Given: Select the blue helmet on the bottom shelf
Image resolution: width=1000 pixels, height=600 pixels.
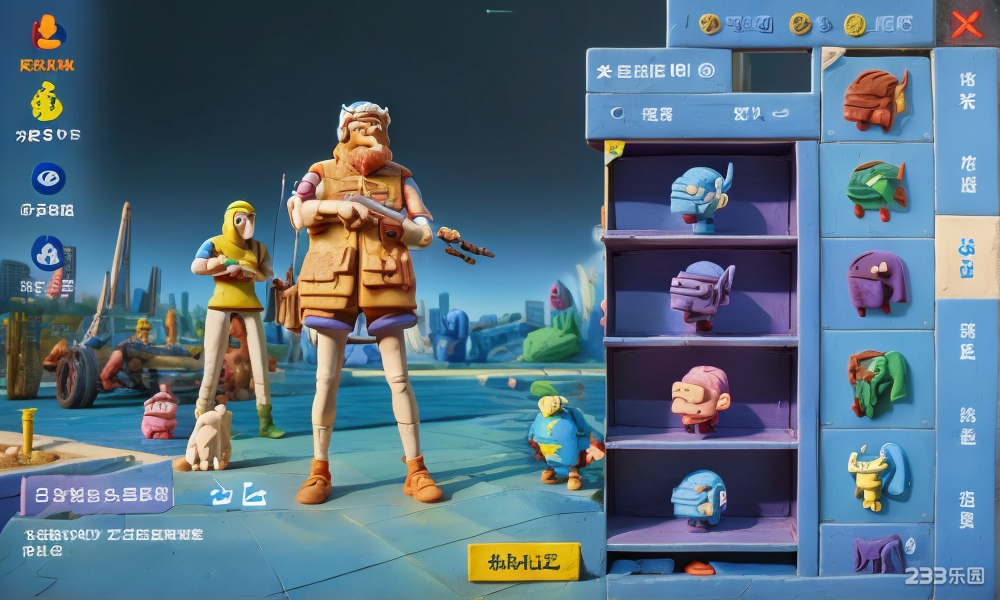Looking at the screenshot, I should tap(699, 497).
